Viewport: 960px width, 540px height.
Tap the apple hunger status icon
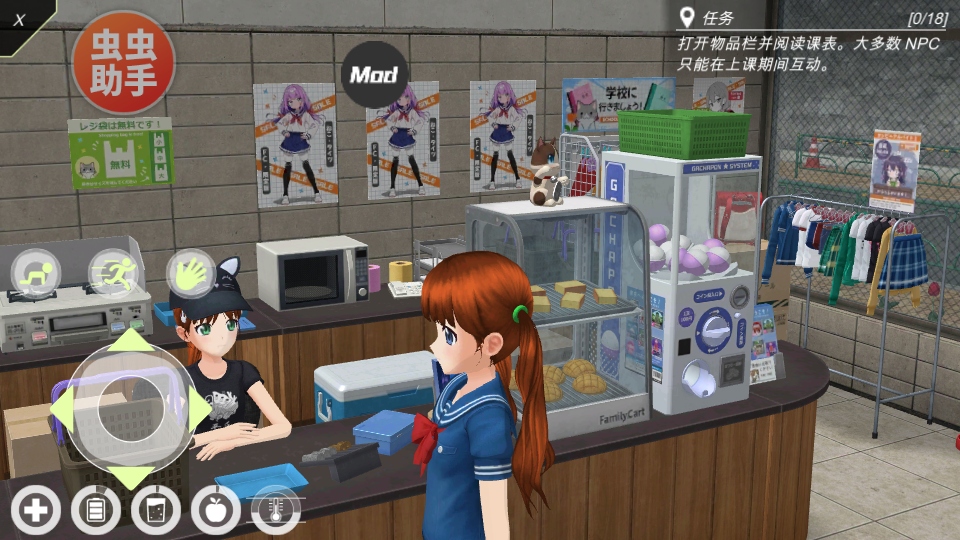pos(216,511)
